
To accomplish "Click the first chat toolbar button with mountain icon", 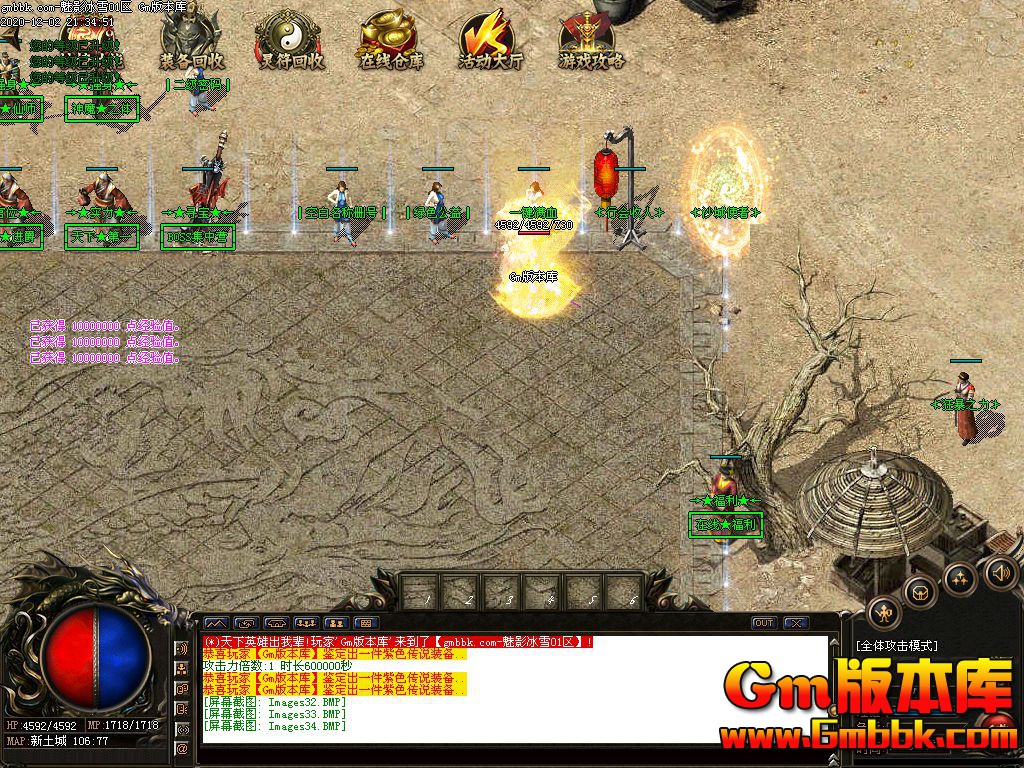I will coord(216,623).
